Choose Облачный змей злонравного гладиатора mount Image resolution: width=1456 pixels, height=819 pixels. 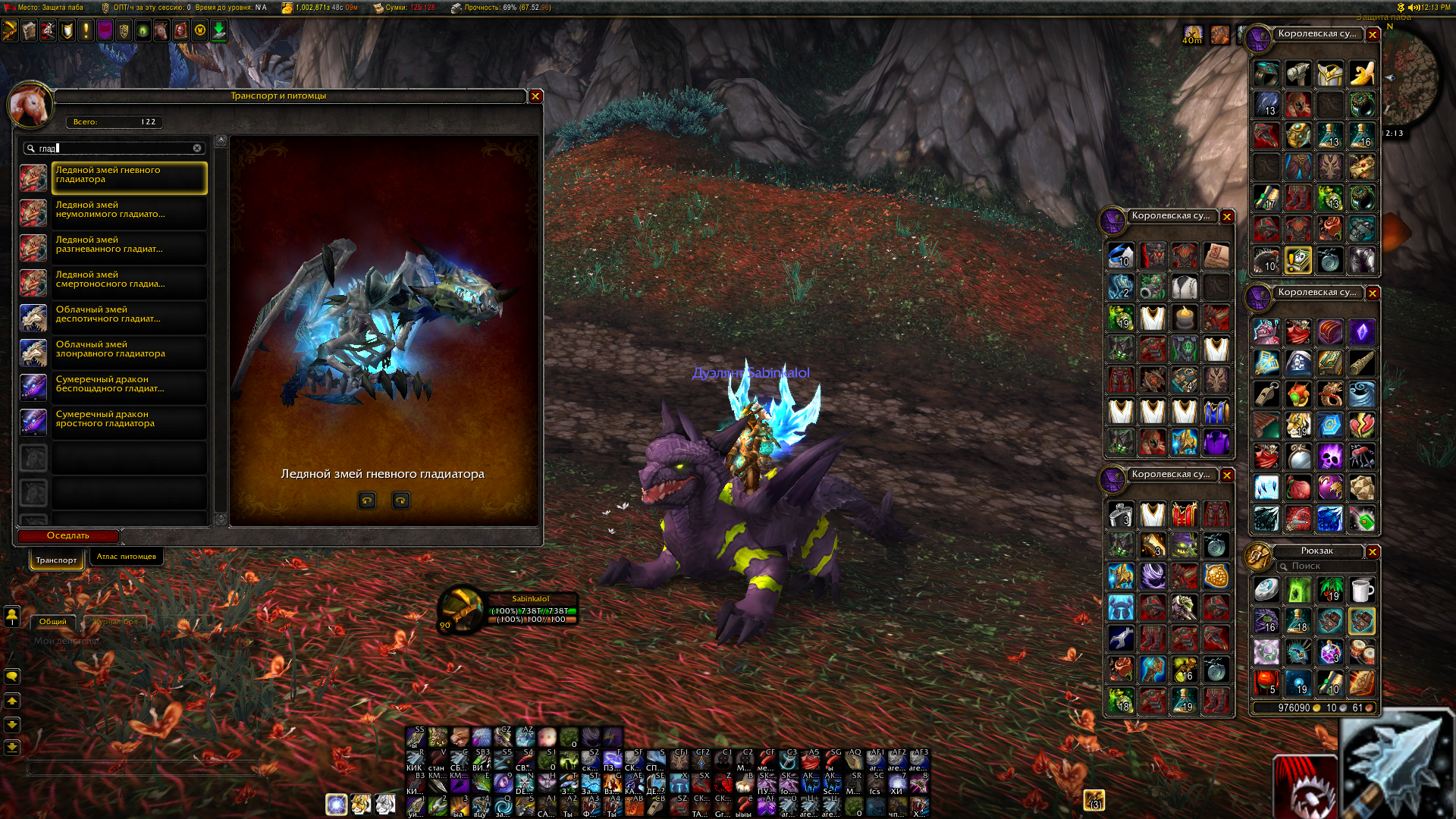[x=129, y=353]
